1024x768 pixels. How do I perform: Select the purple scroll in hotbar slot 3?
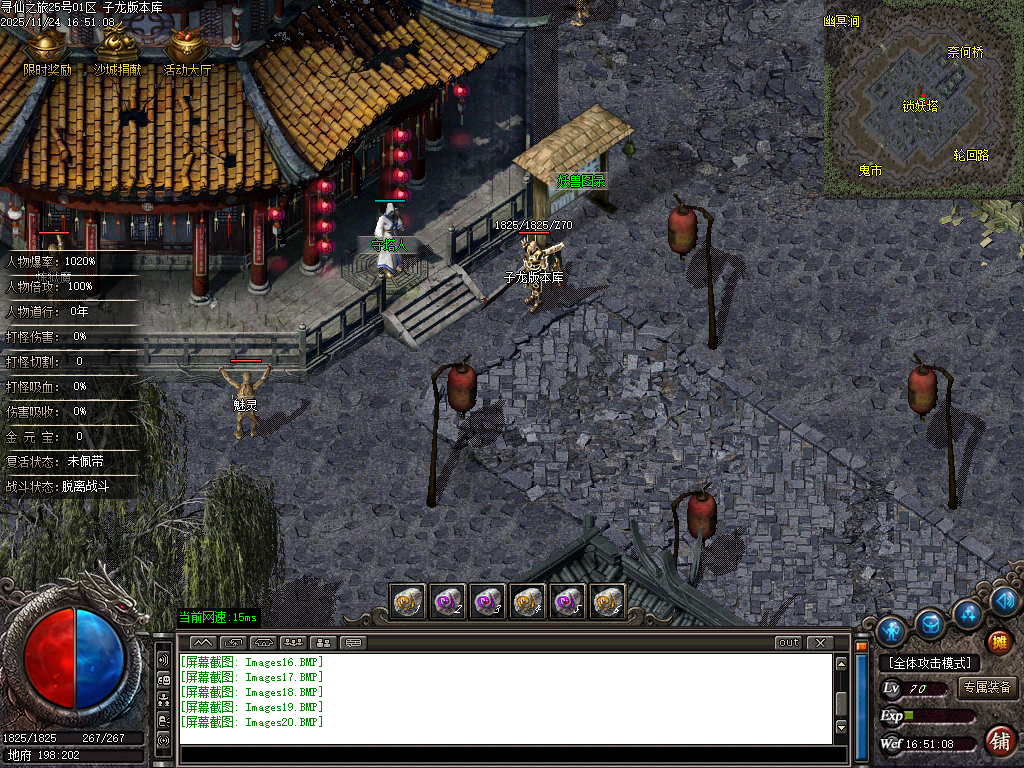pyautogui.click(x=487, y=601)
